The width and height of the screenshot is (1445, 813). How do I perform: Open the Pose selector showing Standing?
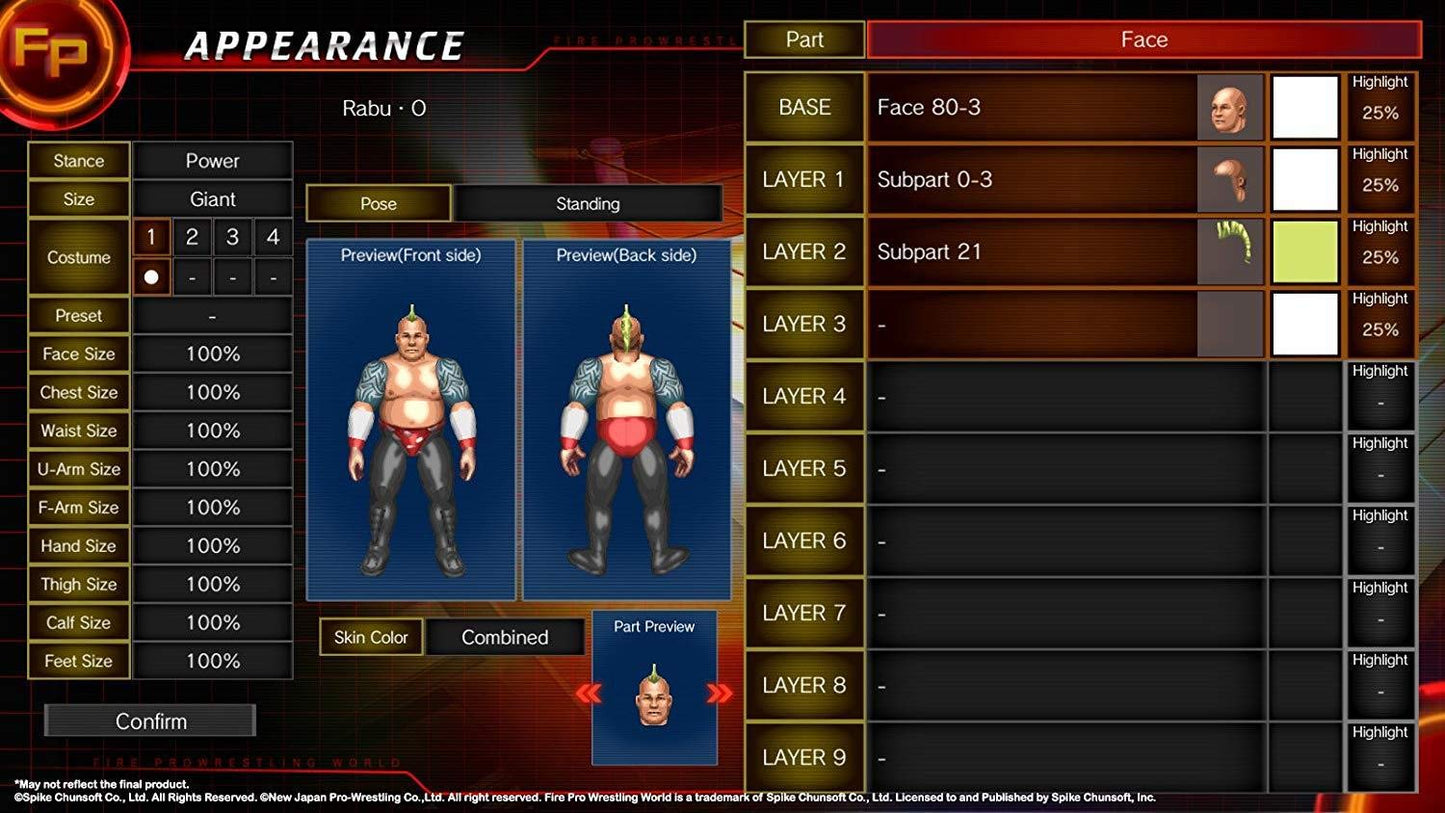pyautogui.click(x=588, y=203)
